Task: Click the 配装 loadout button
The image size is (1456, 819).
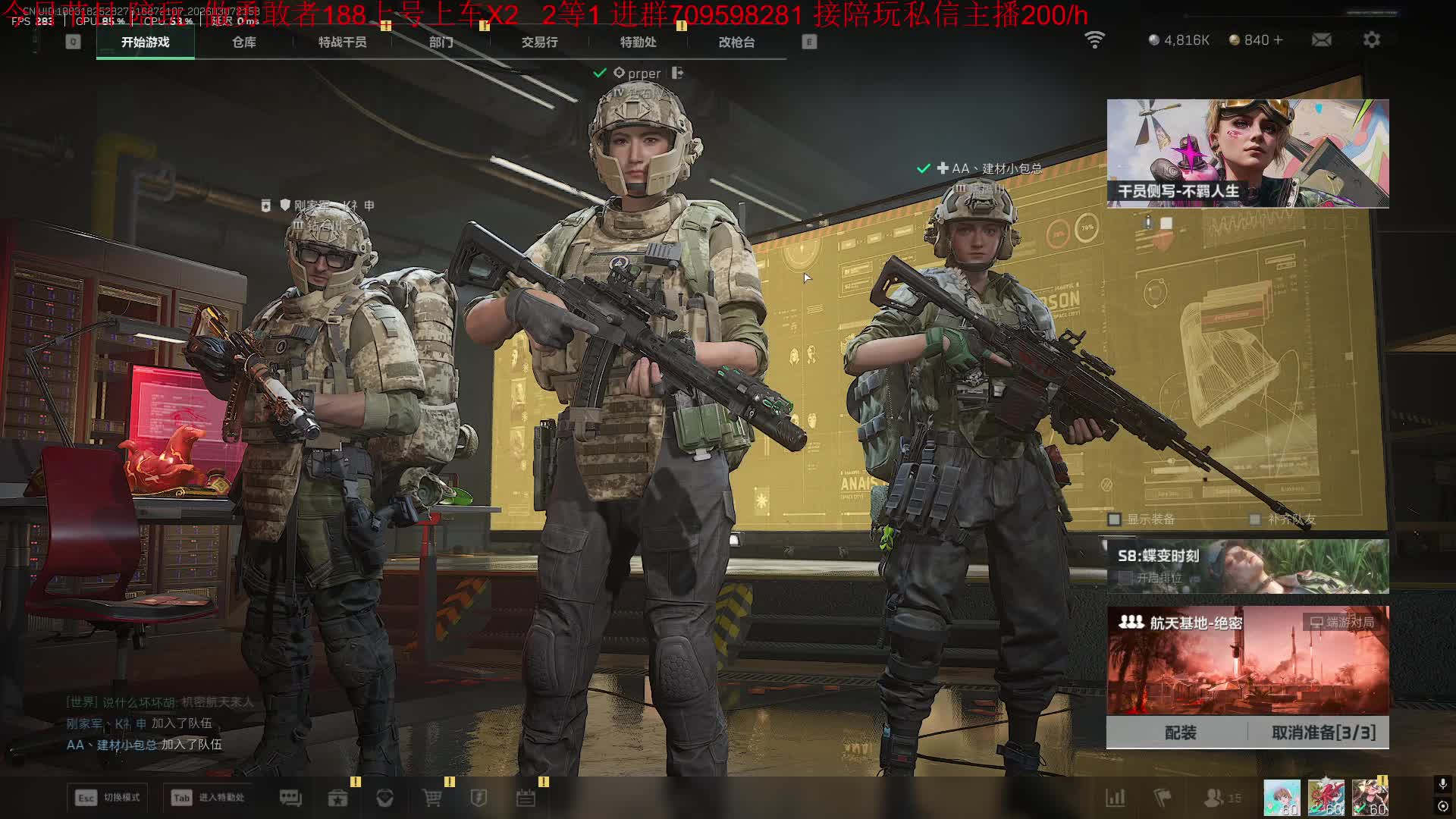Action: (1180, 733)
